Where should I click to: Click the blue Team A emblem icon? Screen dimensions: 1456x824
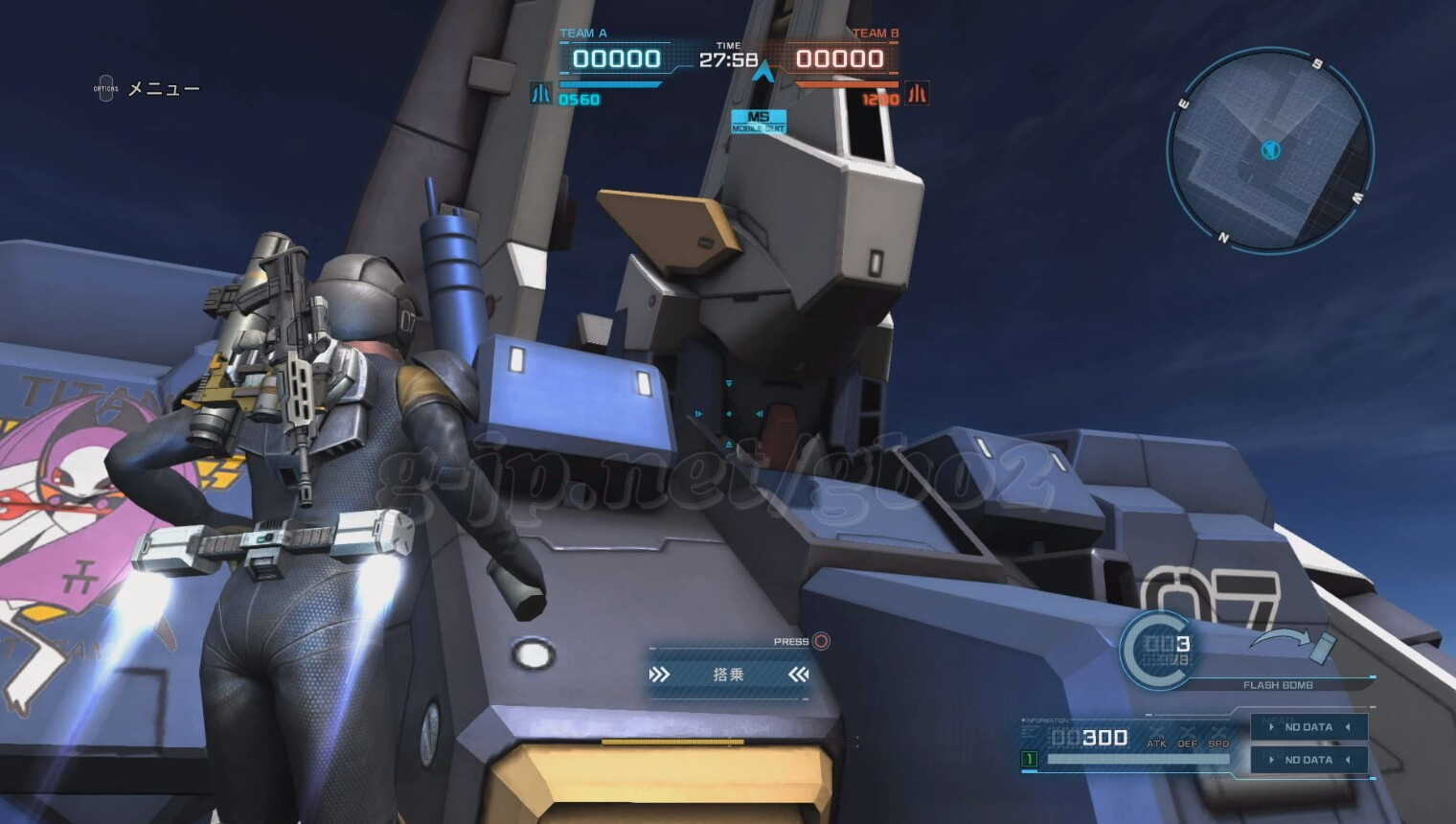540,93
